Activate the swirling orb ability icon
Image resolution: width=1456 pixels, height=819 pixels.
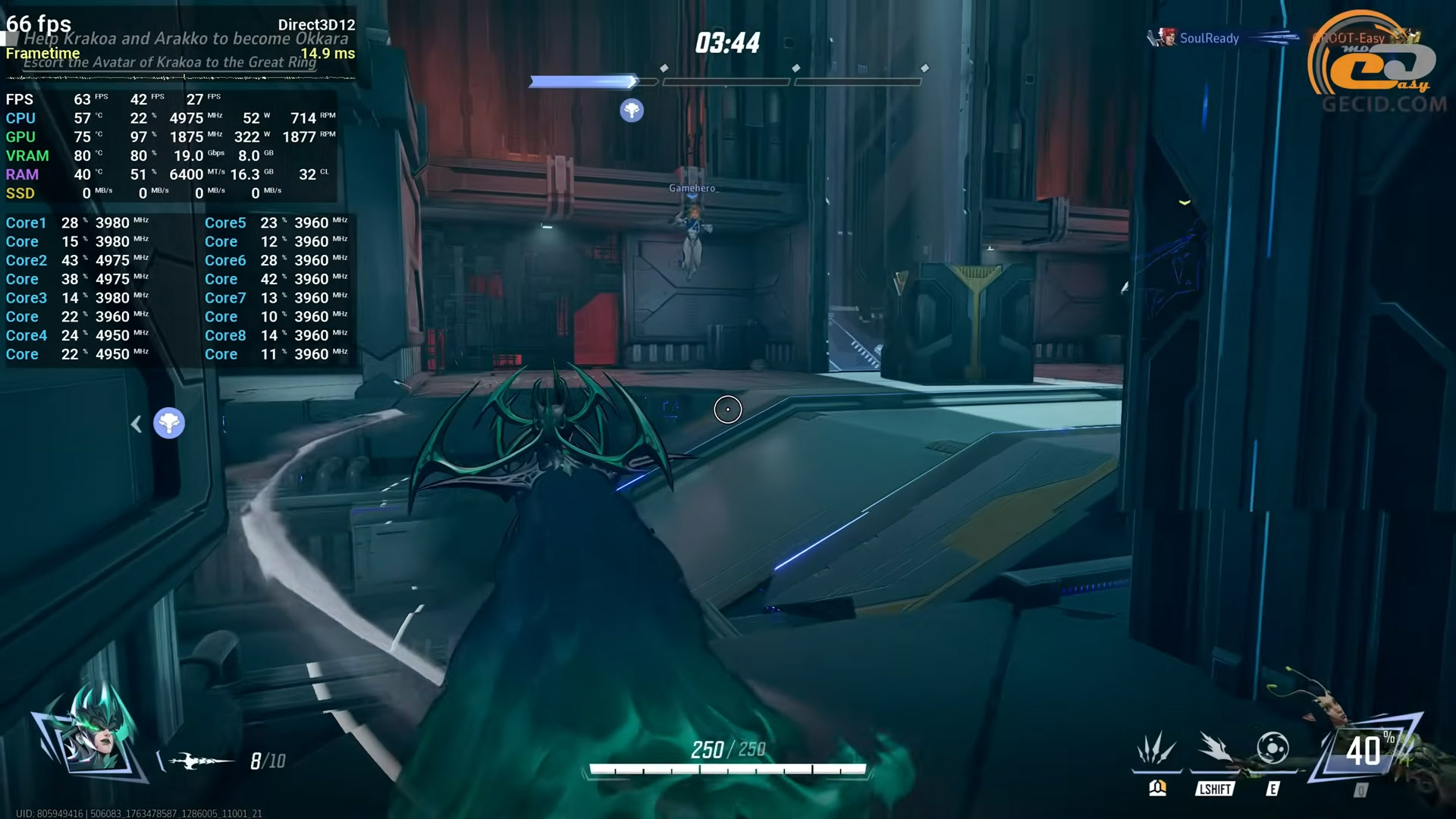tap(1272, 748)
